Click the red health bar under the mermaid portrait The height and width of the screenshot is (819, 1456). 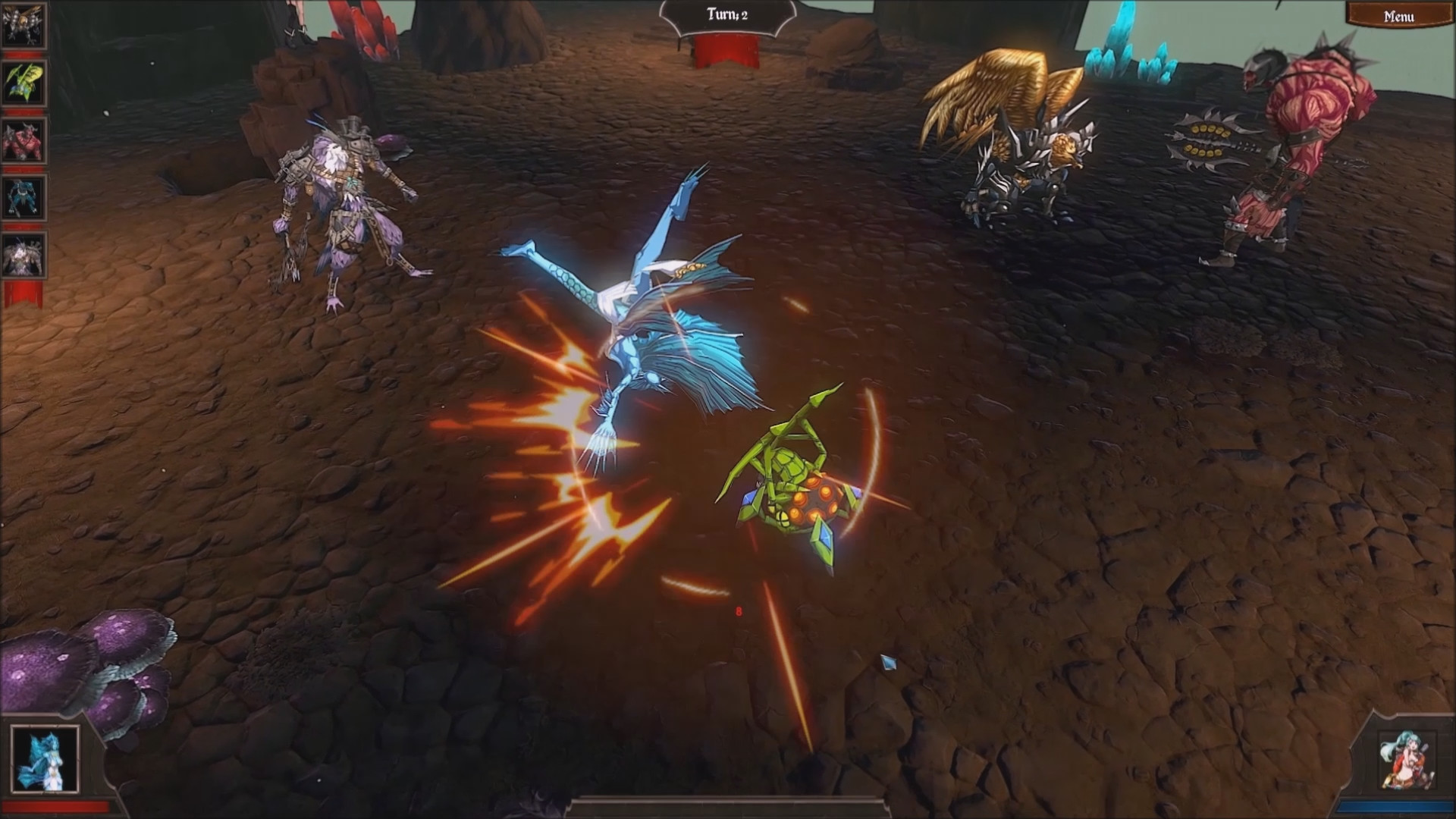click(x=55, y=808)
